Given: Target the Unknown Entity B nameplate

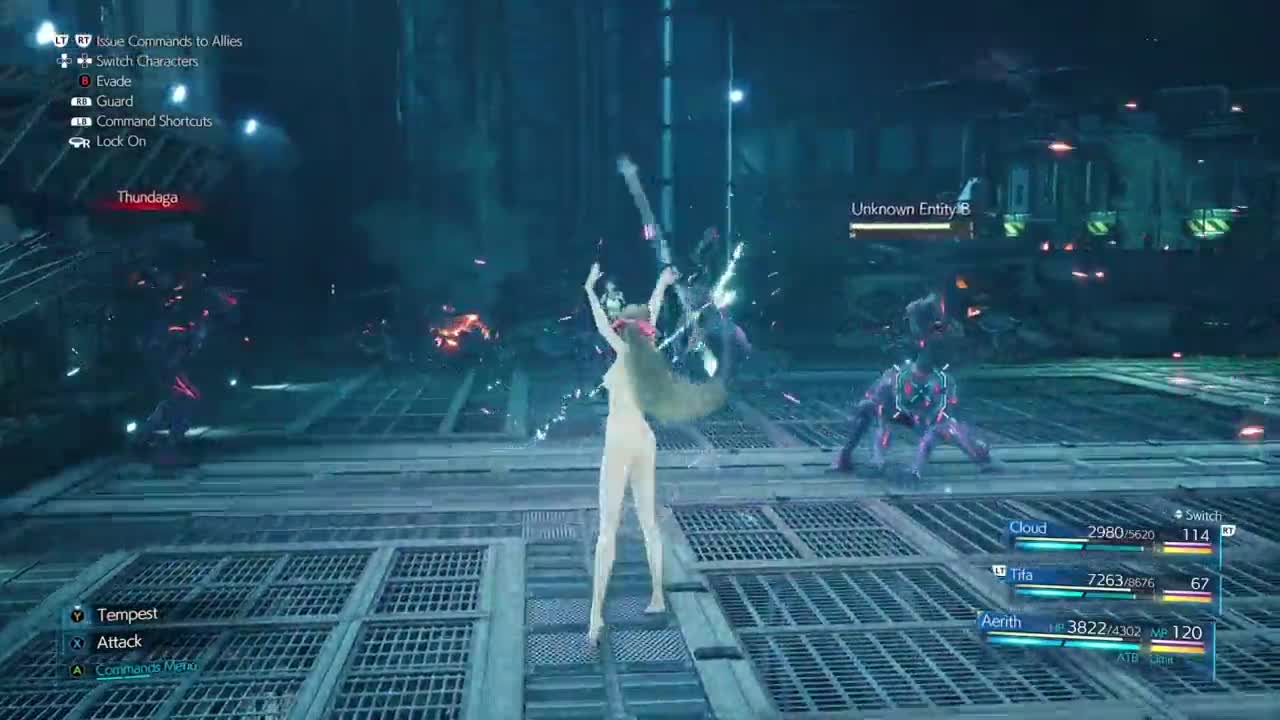Looking at the screenshot, I should pos(910,210).
